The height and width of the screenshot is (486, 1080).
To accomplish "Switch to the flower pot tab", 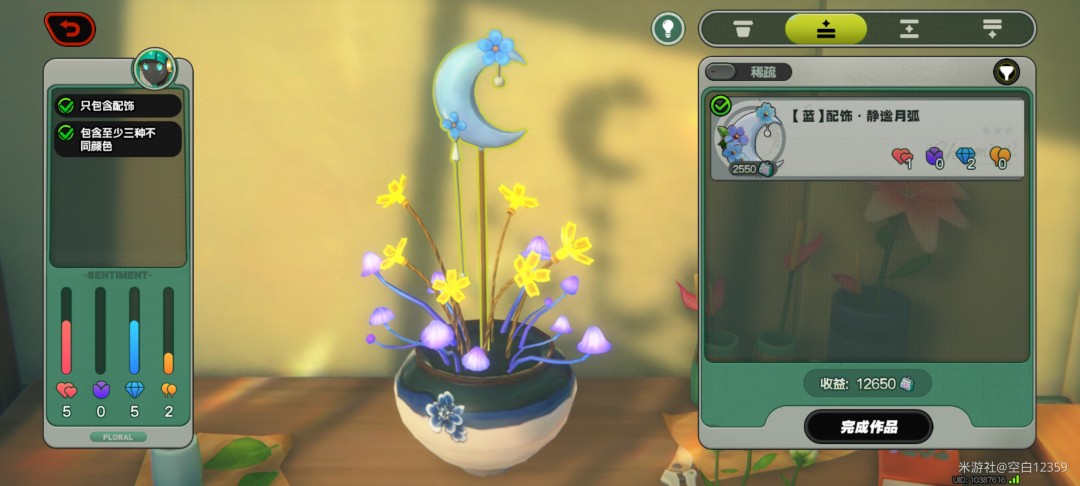I will (743, 29).
